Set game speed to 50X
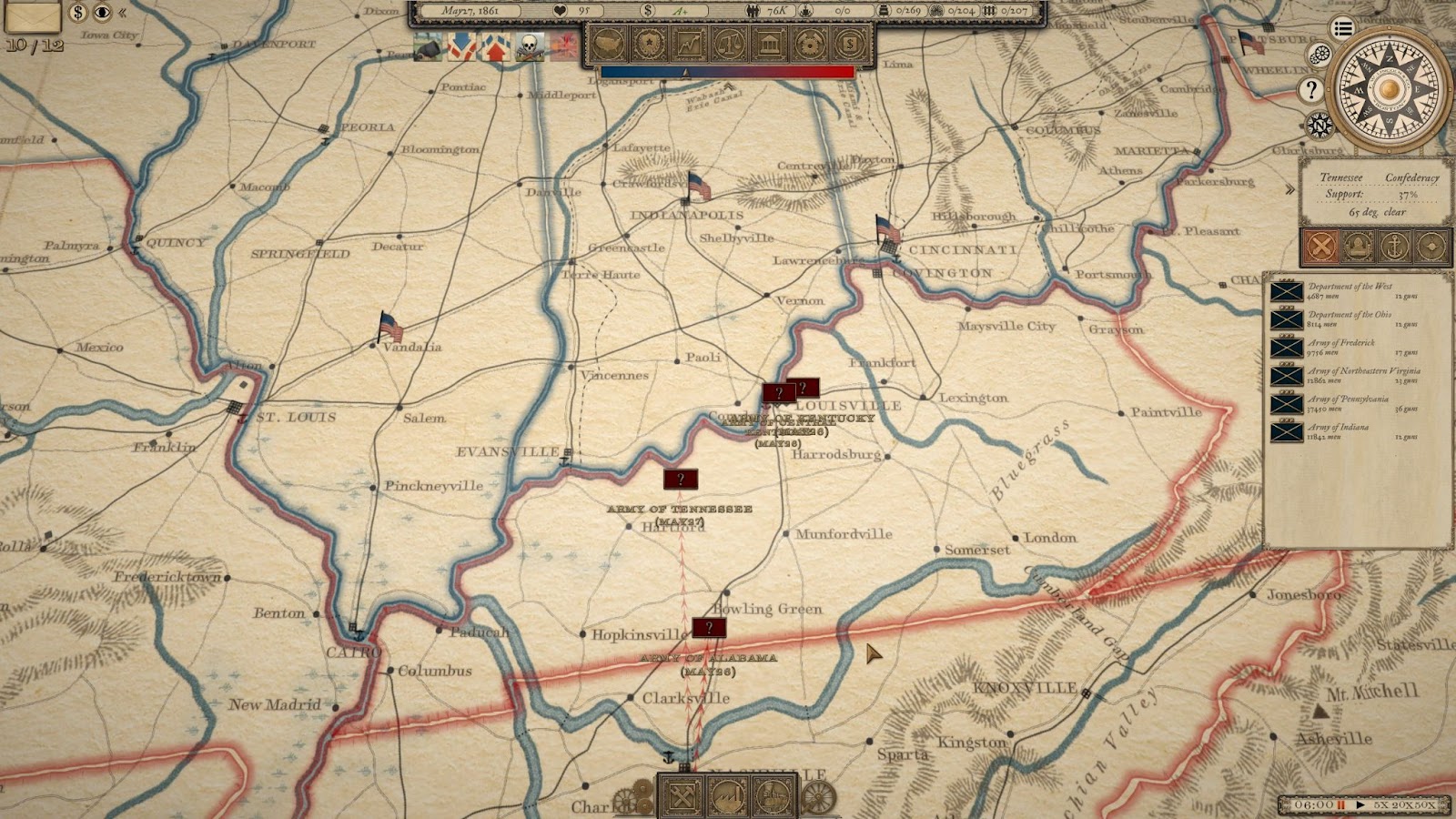This screenshot has width=1456, height=819. pos(1425,804)
